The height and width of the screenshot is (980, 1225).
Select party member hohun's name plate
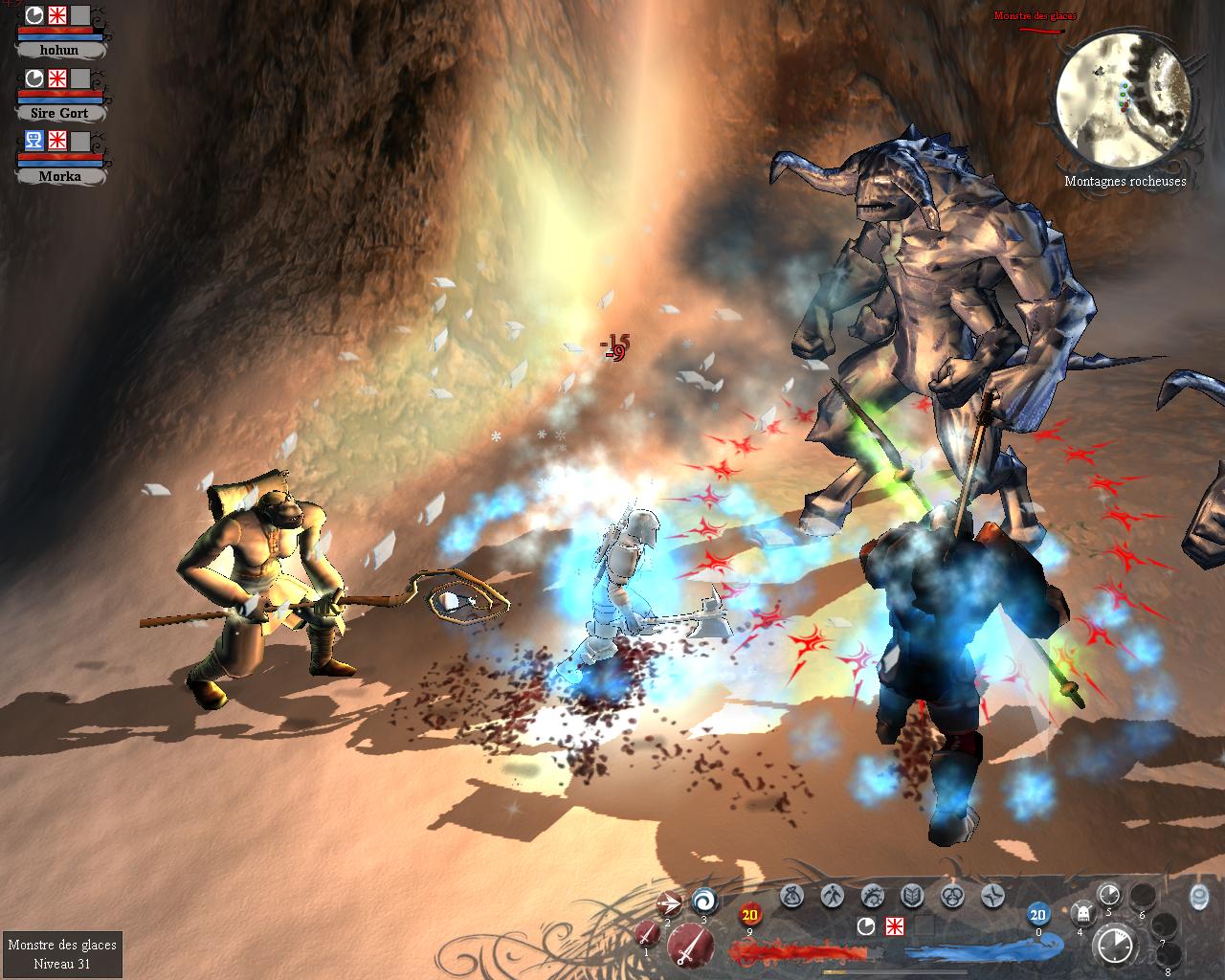click(59, 50)
